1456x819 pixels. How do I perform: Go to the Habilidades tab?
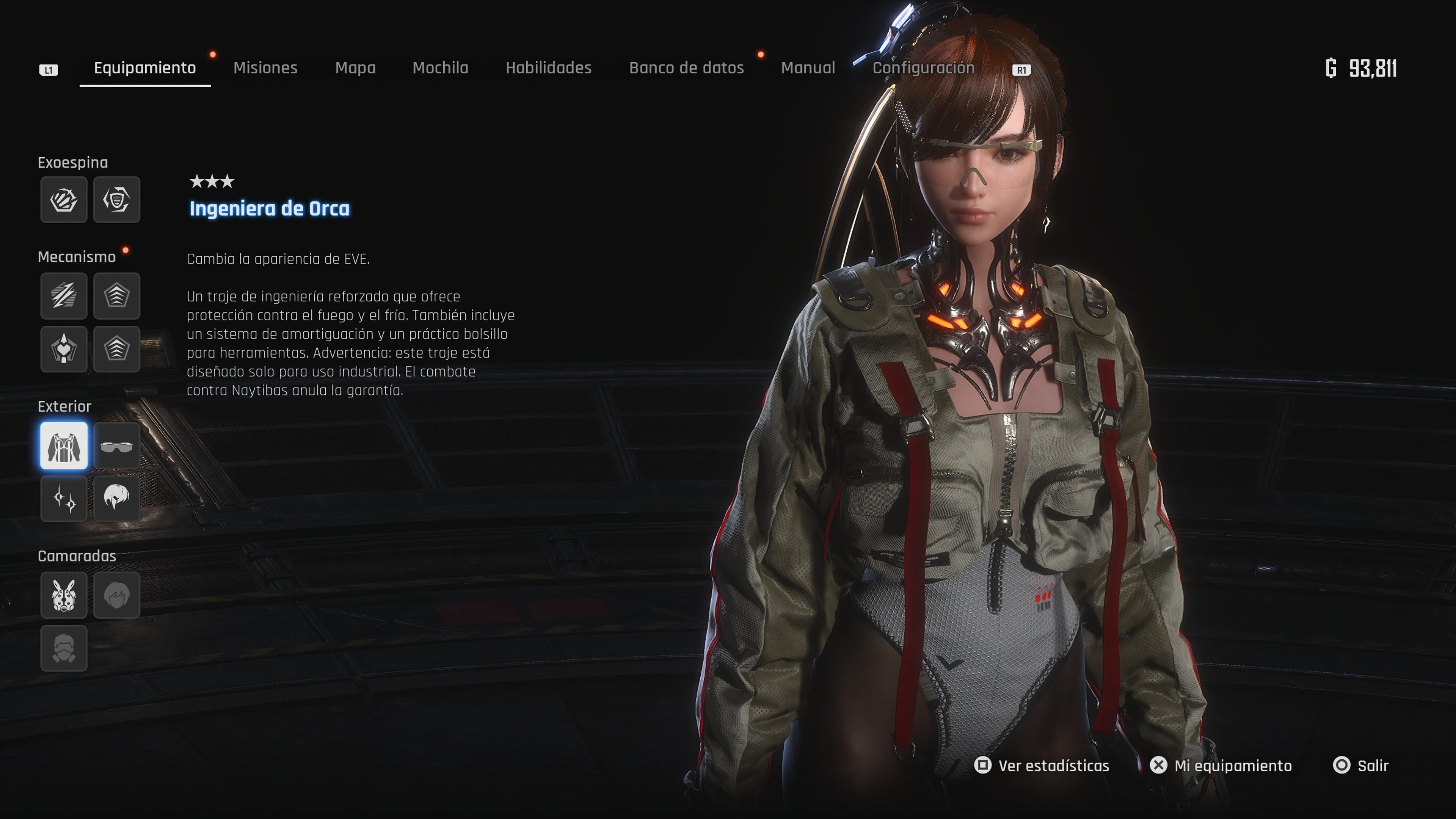(548, 68)
